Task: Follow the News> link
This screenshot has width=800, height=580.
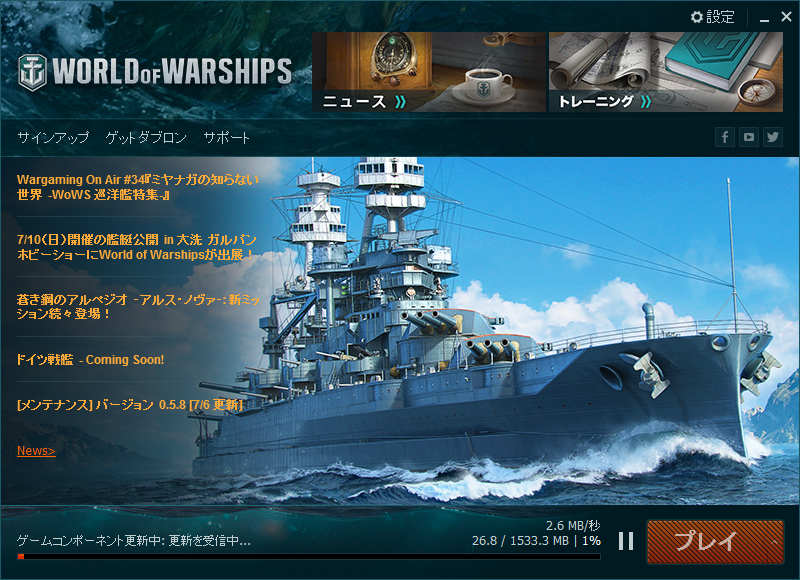Action: (x=36, y=451)
